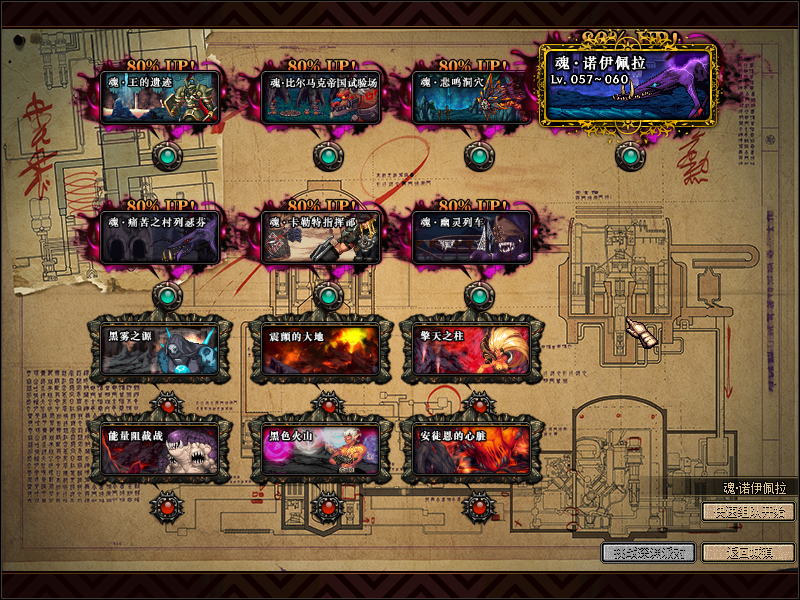Return to town with 返回城镇

pyautogui.click(x=748, y=552)
